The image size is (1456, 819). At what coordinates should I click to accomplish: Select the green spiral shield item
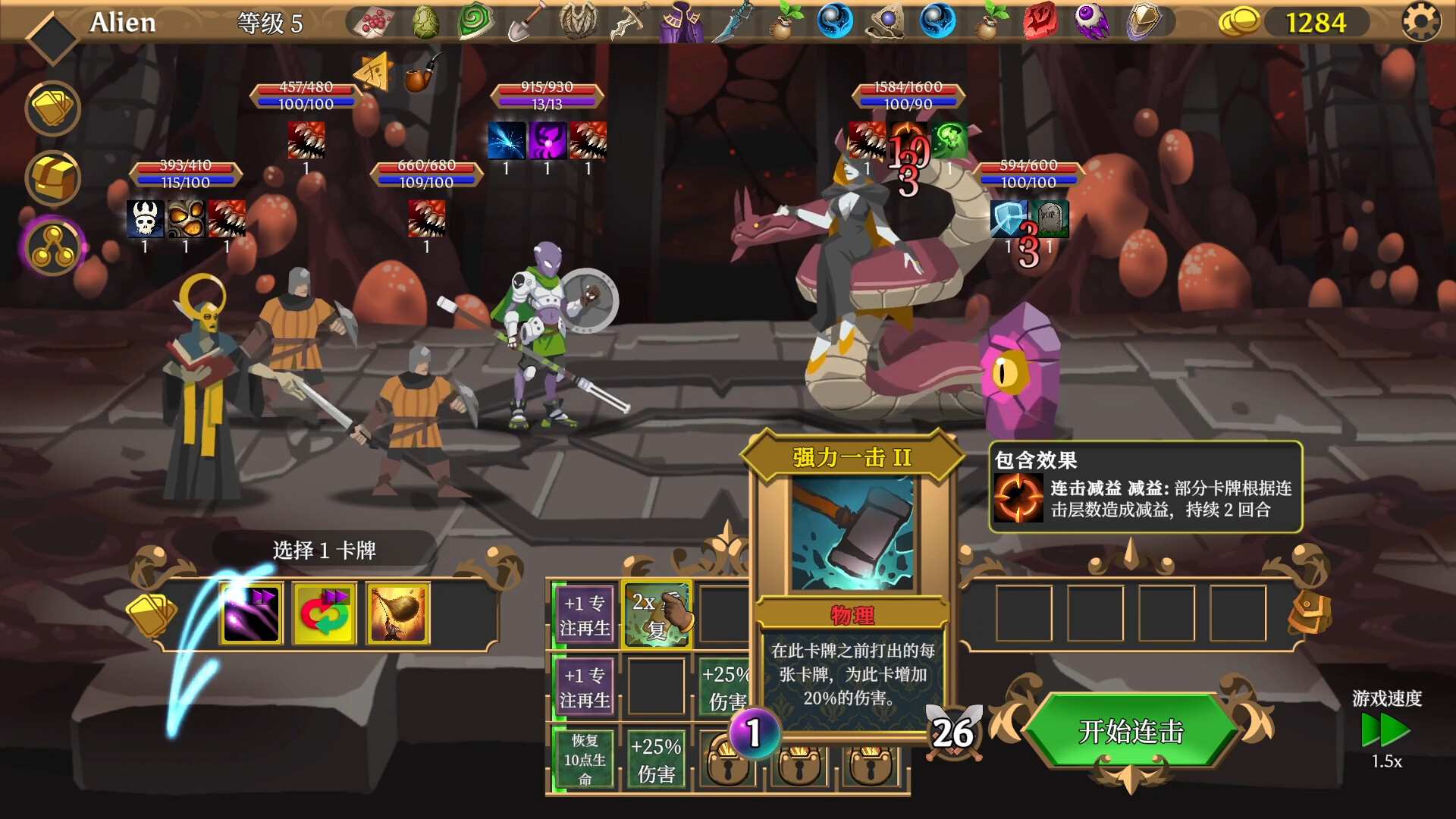click(475, 20)
